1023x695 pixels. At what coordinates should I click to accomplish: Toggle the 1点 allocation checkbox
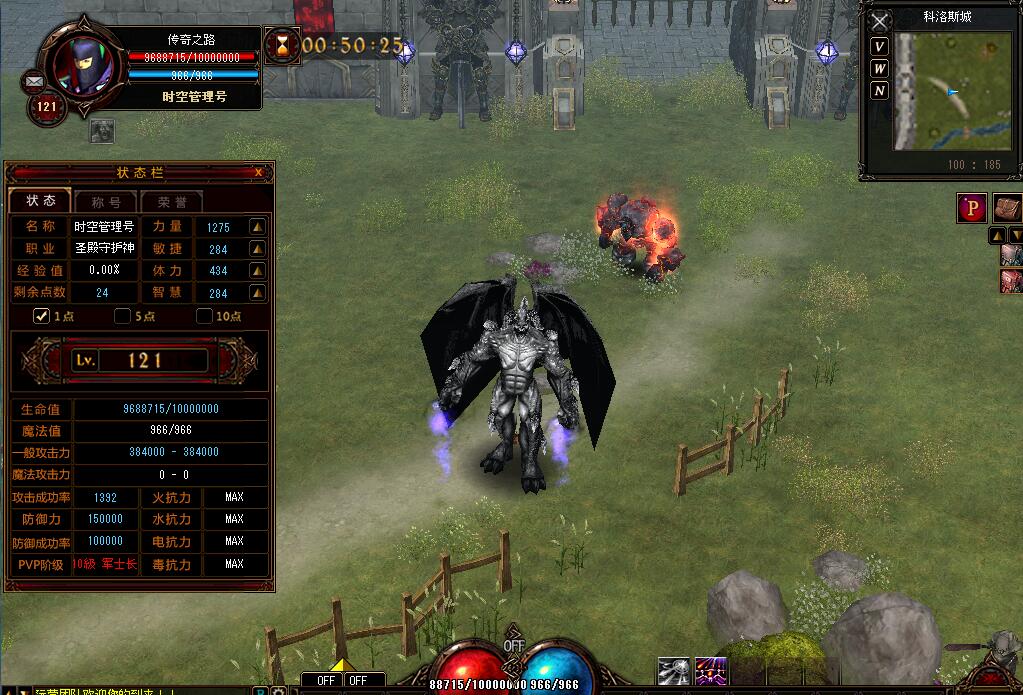click(x=42, y=317)
